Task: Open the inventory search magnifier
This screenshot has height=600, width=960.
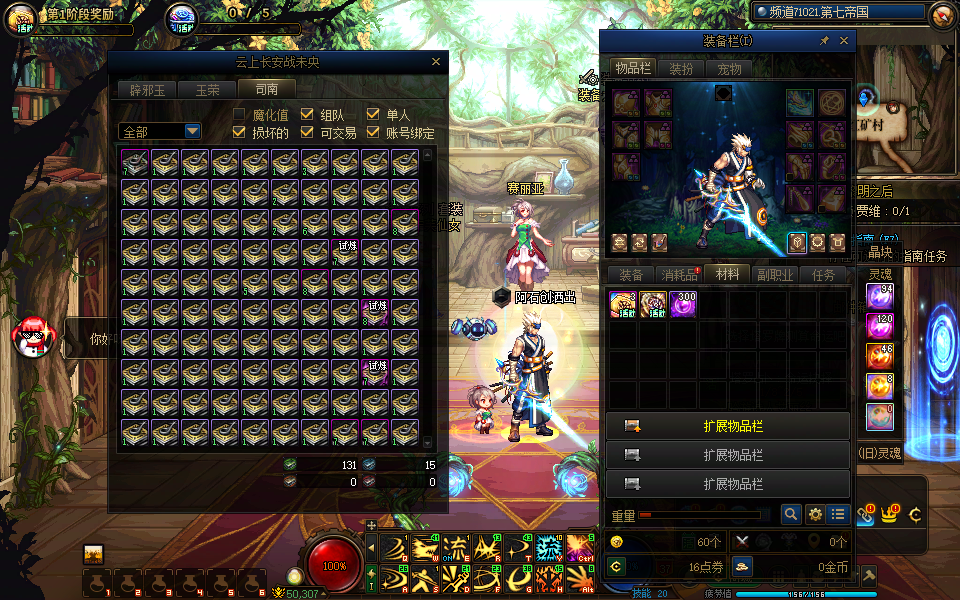Action: tap(791, 514)
